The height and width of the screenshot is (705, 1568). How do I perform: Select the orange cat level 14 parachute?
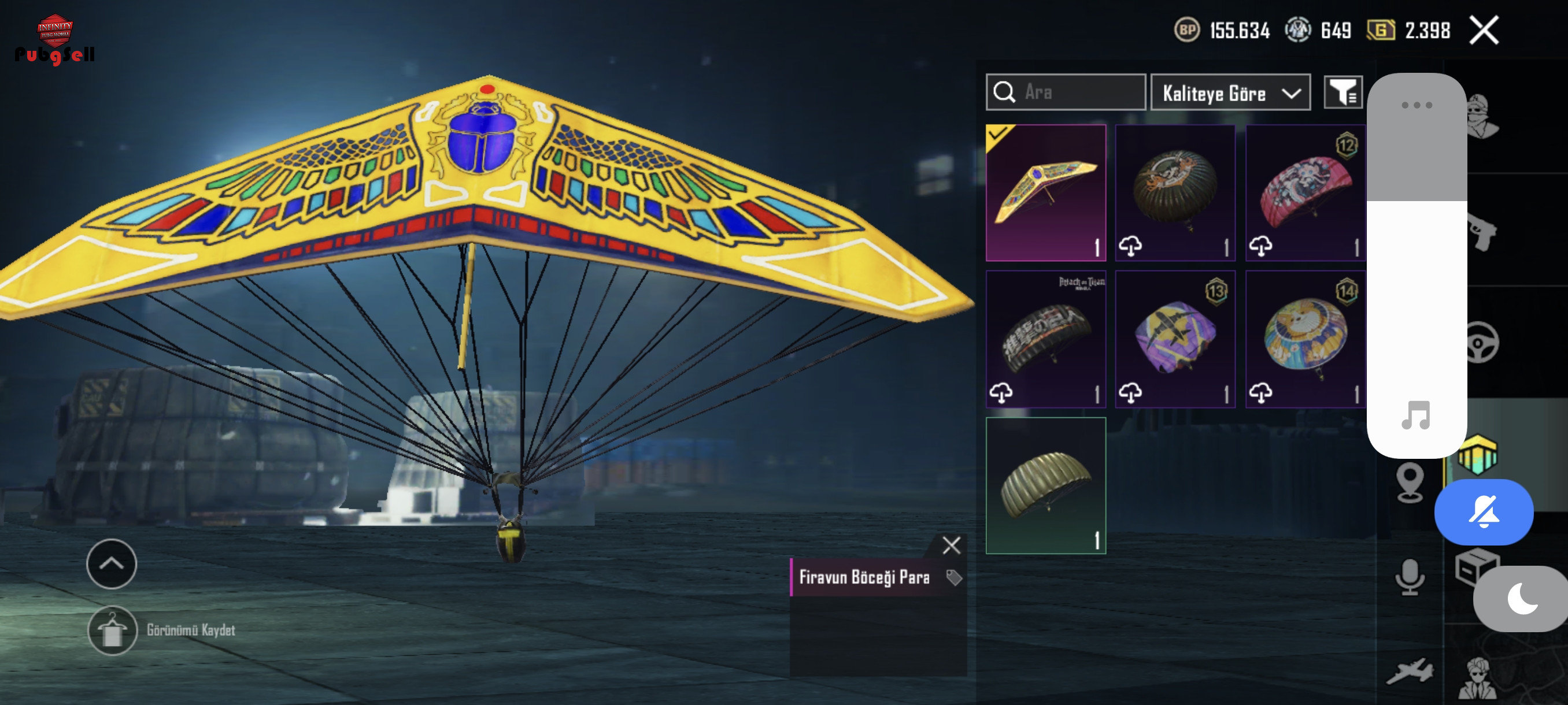(x=1305, y=339)
